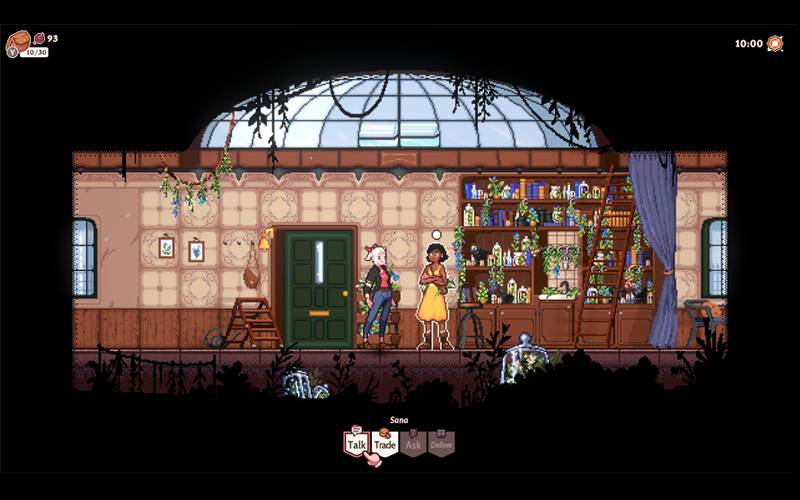Choose the Talk option for Sana

[x=356, y=443]
